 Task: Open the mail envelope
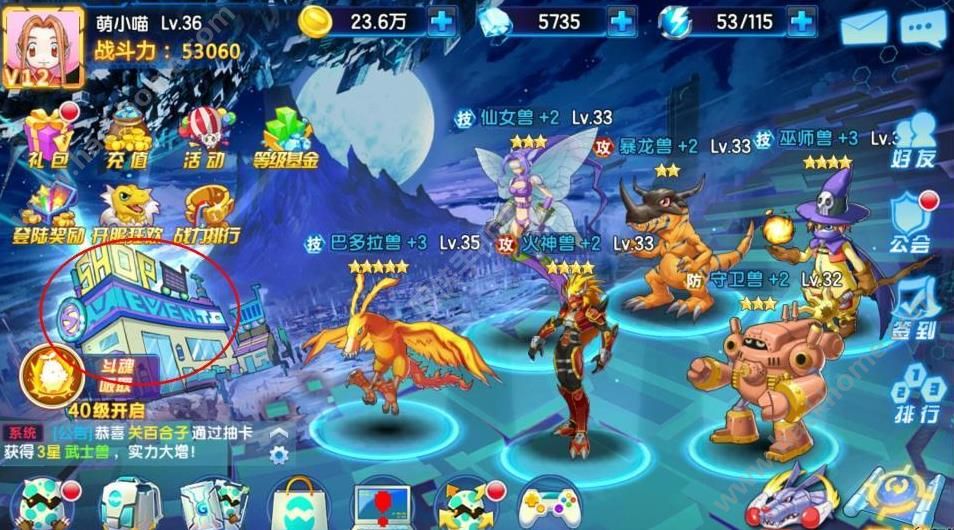click(865, 28)
